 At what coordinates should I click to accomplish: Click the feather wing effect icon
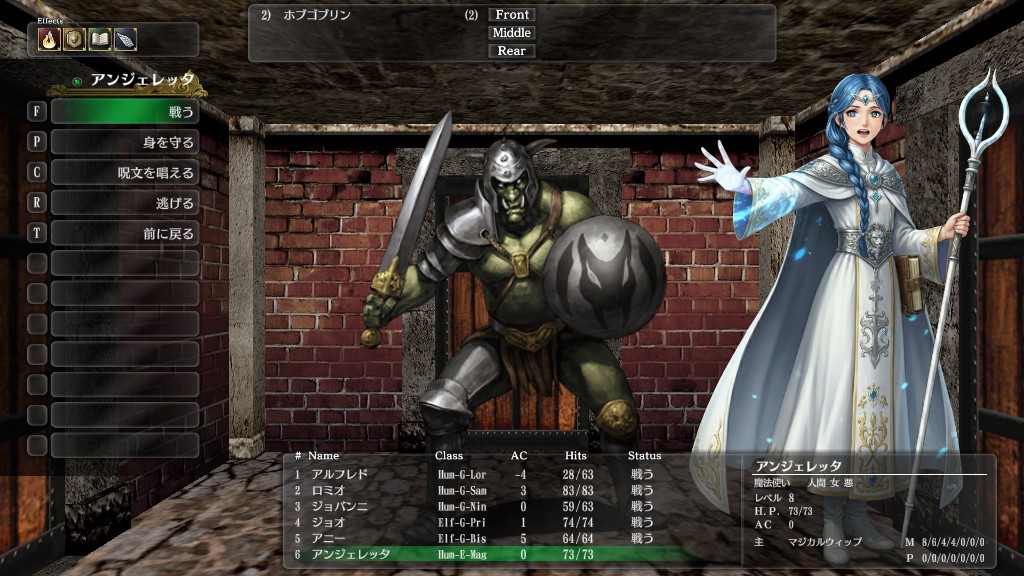tap(125, 39)
